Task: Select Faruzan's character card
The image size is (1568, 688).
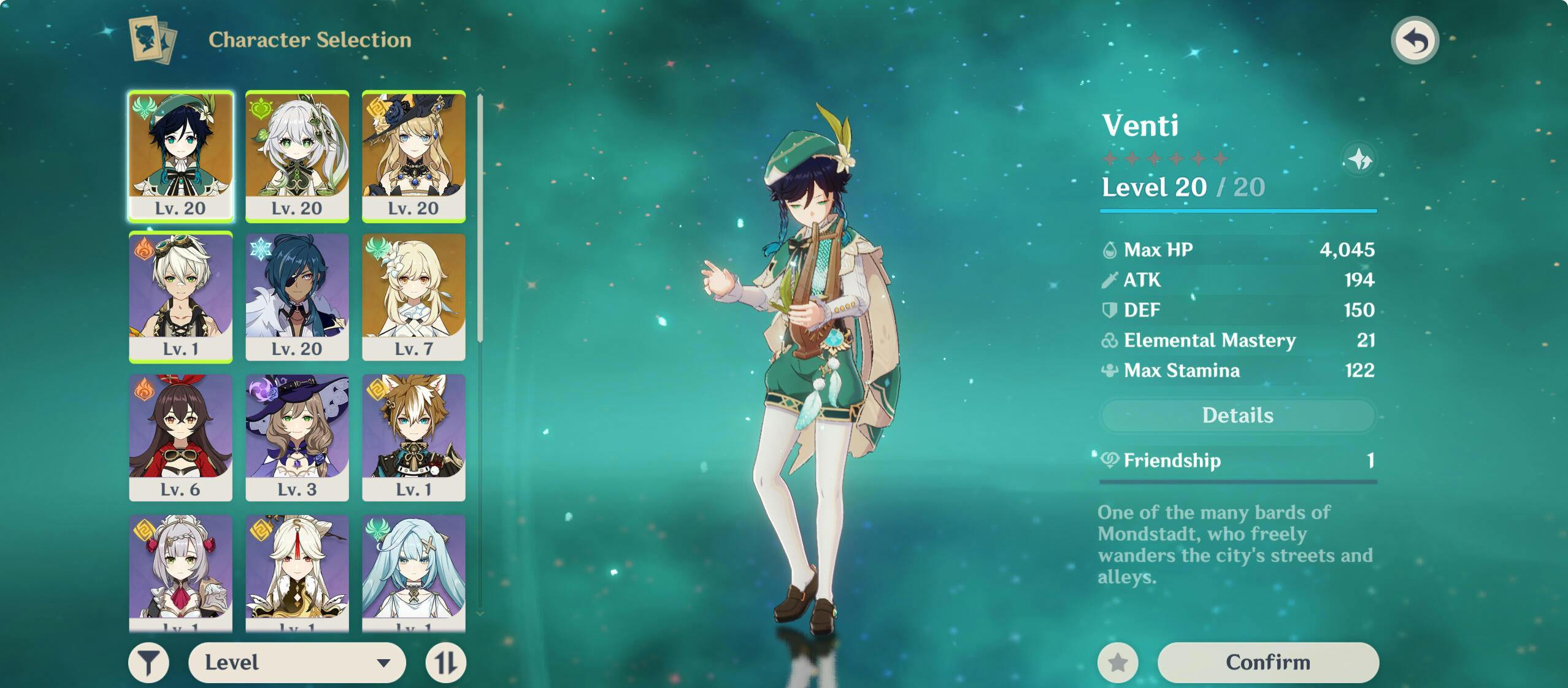Action: (x=413, y=571)
